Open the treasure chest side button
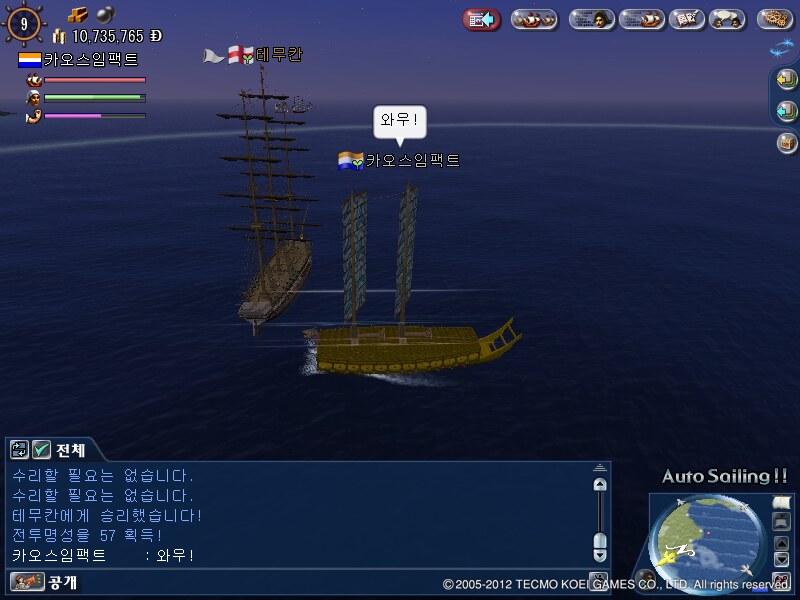This screenshot has height=600, width=800. [787, 143]
